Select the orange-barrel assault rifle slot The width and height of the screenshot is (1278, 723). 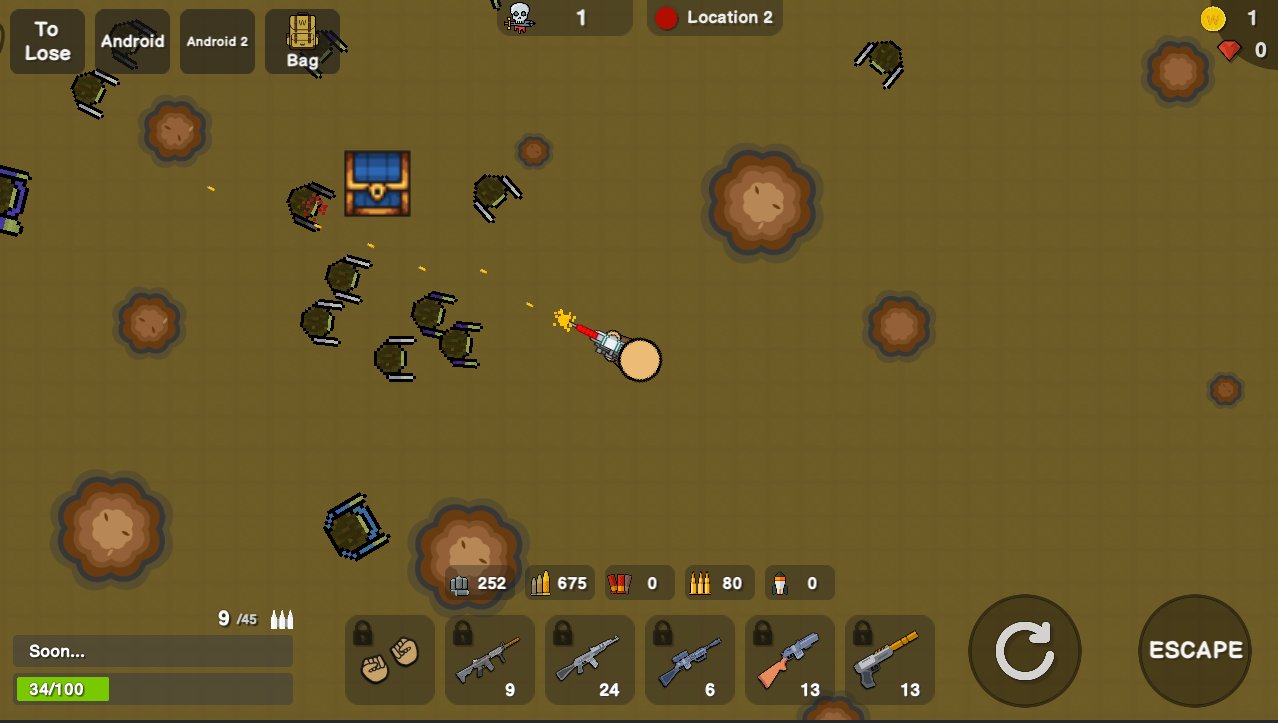pos(490,660)
